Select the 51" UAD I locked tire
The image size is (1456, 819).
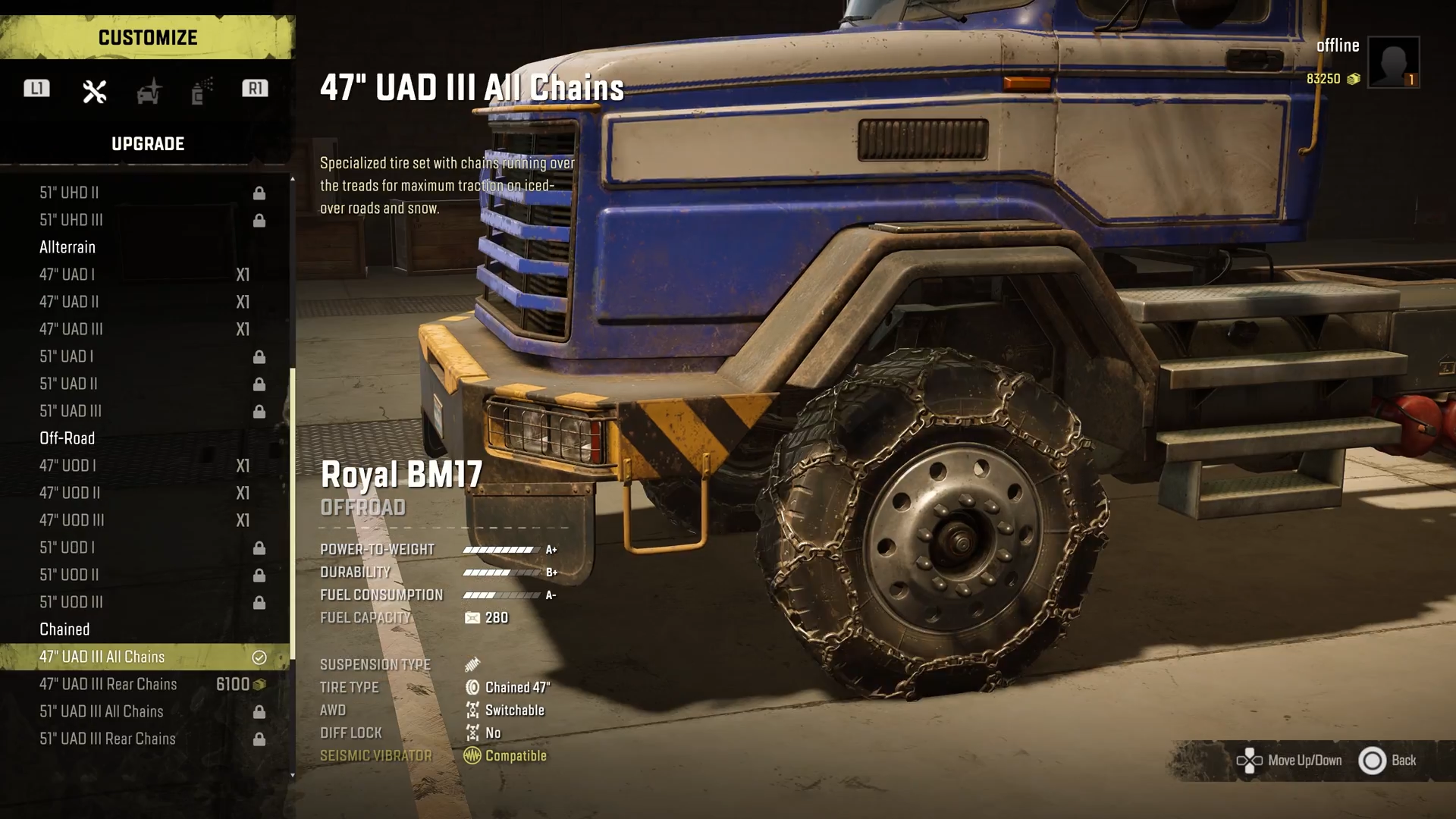pyautogui.click(x=144, y=356)
